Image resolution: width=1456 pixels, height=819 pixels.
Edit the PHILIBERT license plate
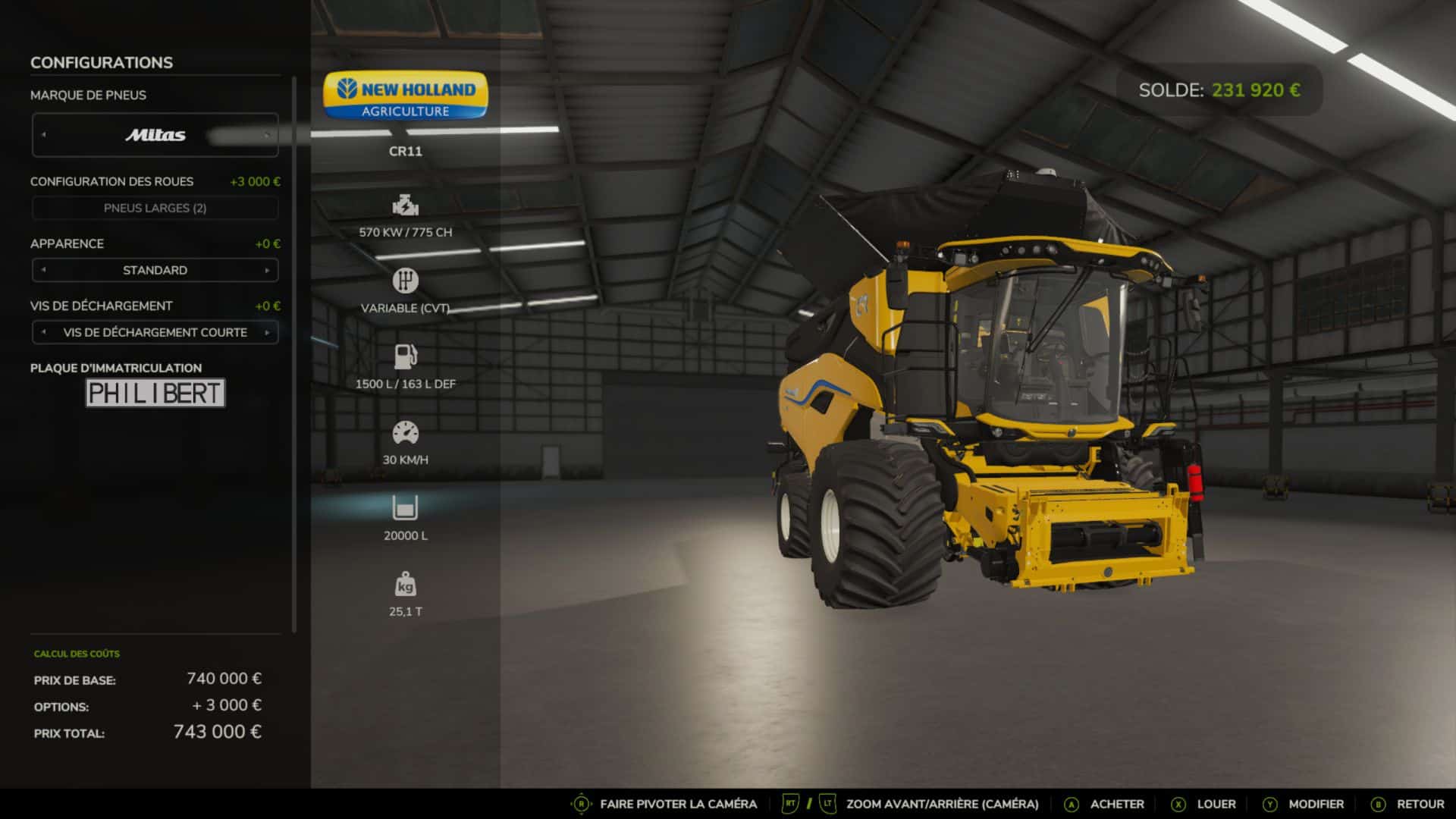155,393
